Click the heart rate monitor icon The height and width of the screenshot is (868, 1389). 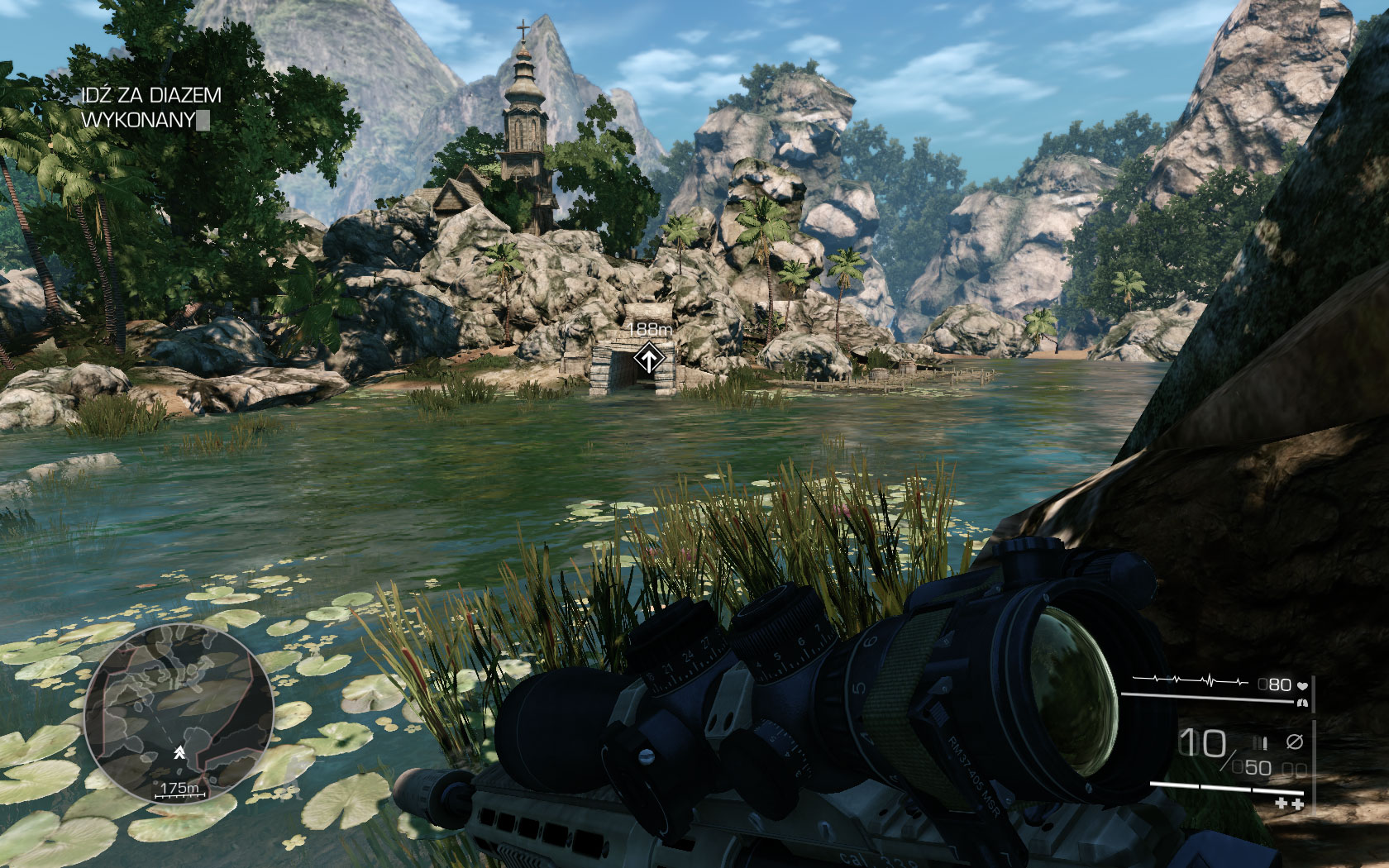pos(1302,685)
